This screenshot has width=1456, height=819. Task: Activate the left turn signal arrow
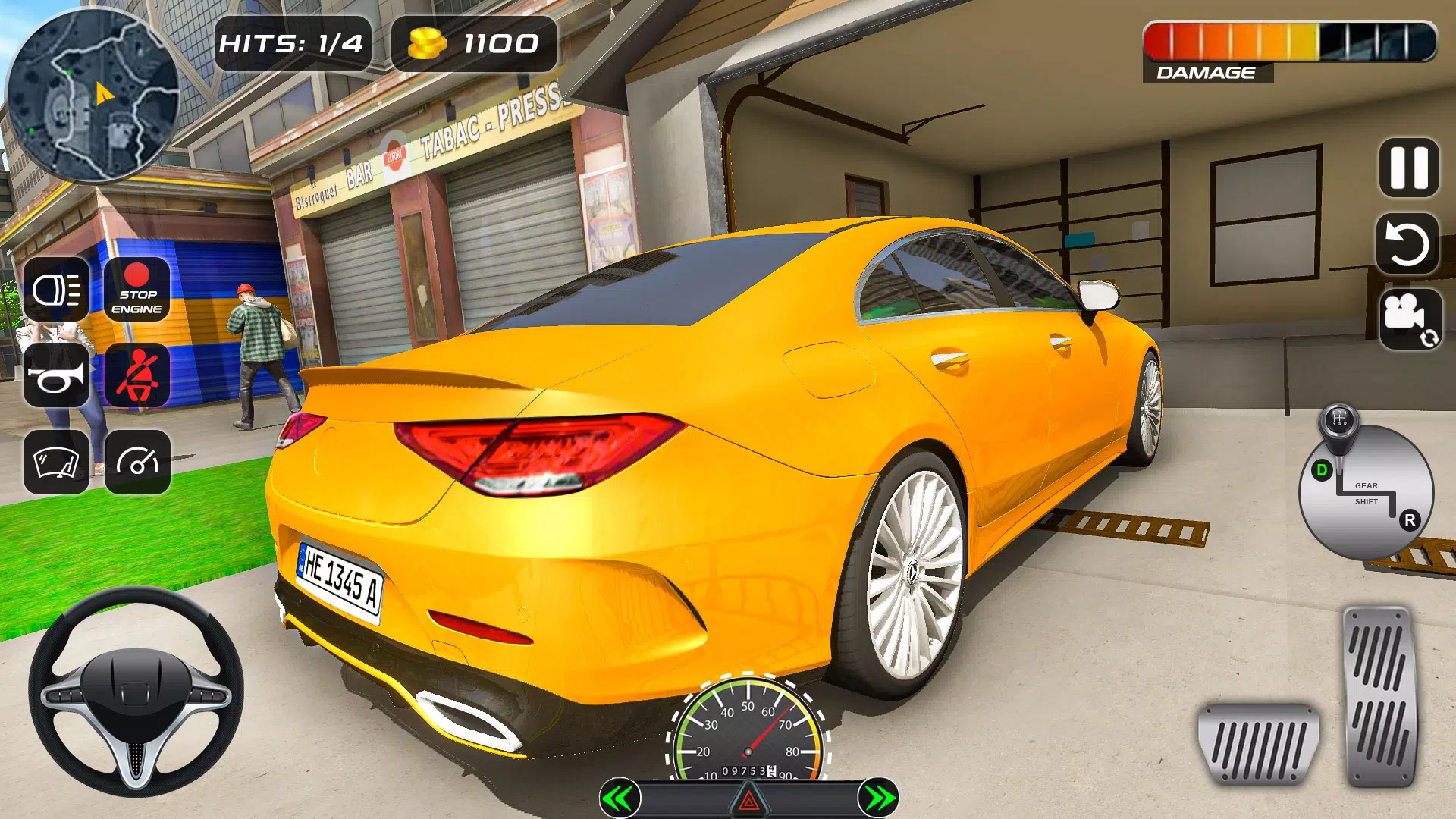620,798
